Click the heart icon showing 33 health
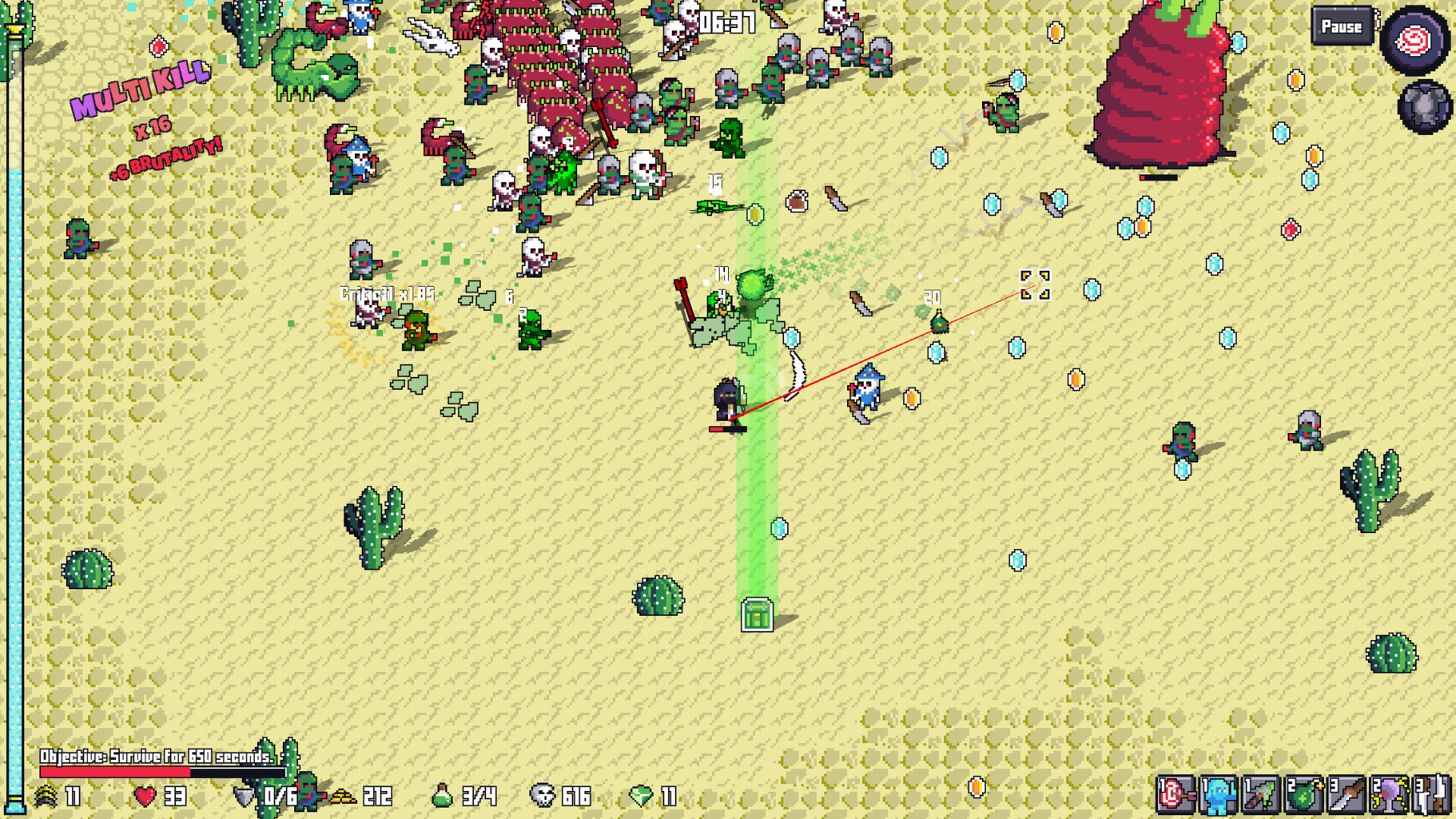 point(145,797)
